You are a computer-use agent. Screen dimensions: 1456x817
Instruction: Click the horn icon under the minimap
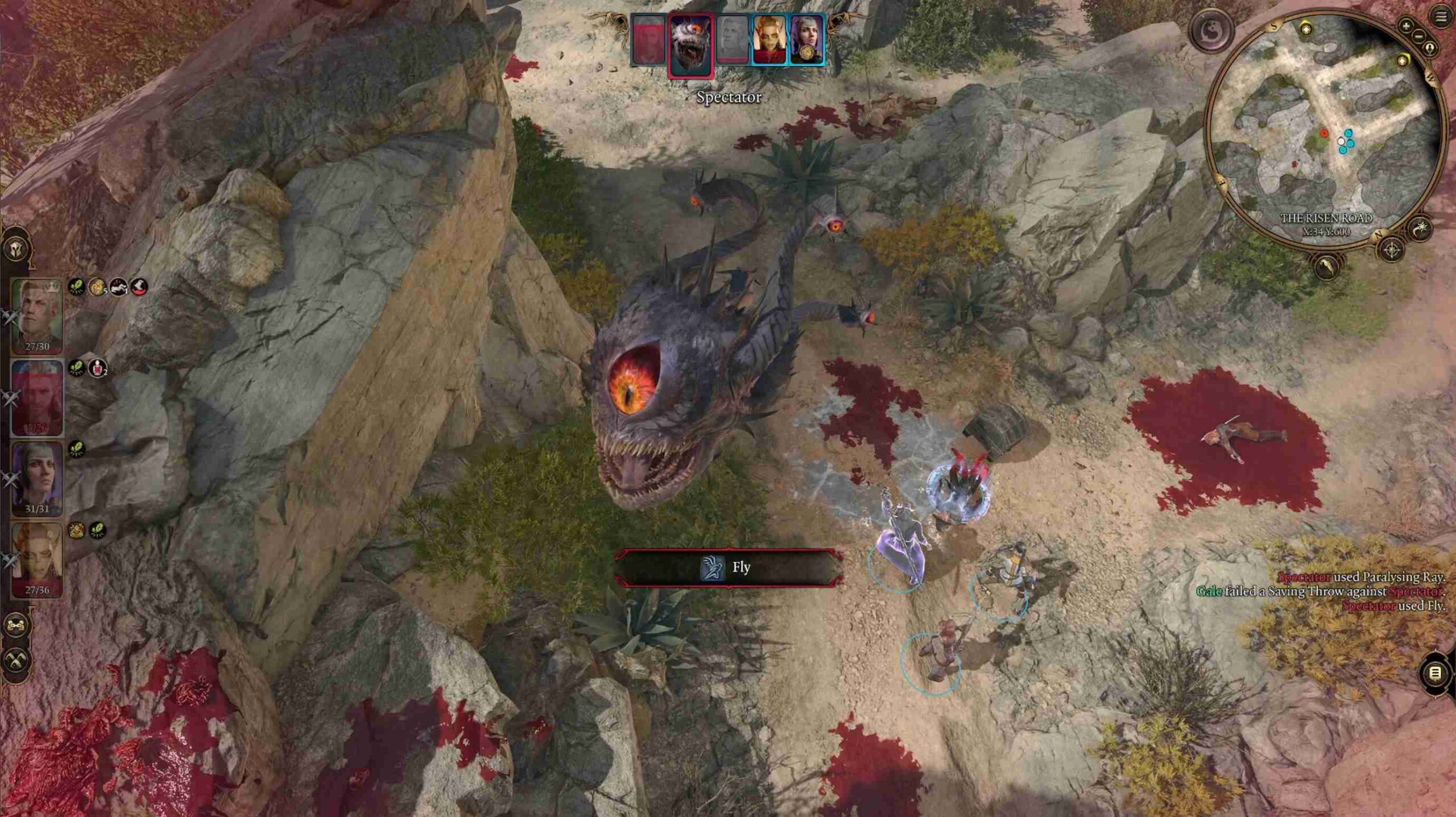(1327, 266)
